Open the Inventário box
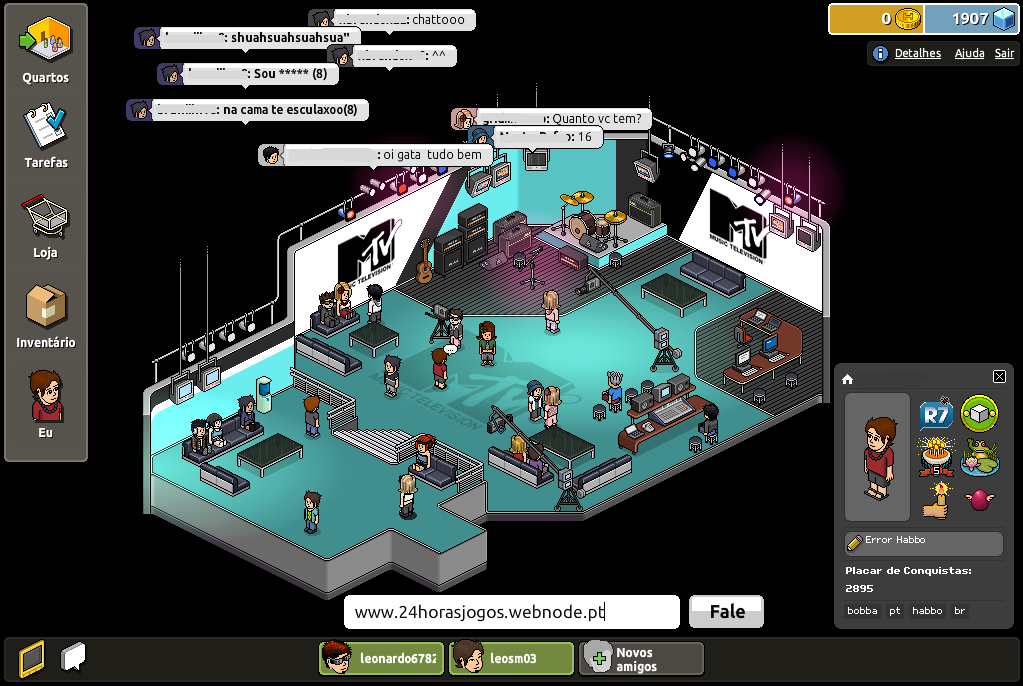This screenshot has height=686, width=1023. pyautogui.click(x=45, y=315)
